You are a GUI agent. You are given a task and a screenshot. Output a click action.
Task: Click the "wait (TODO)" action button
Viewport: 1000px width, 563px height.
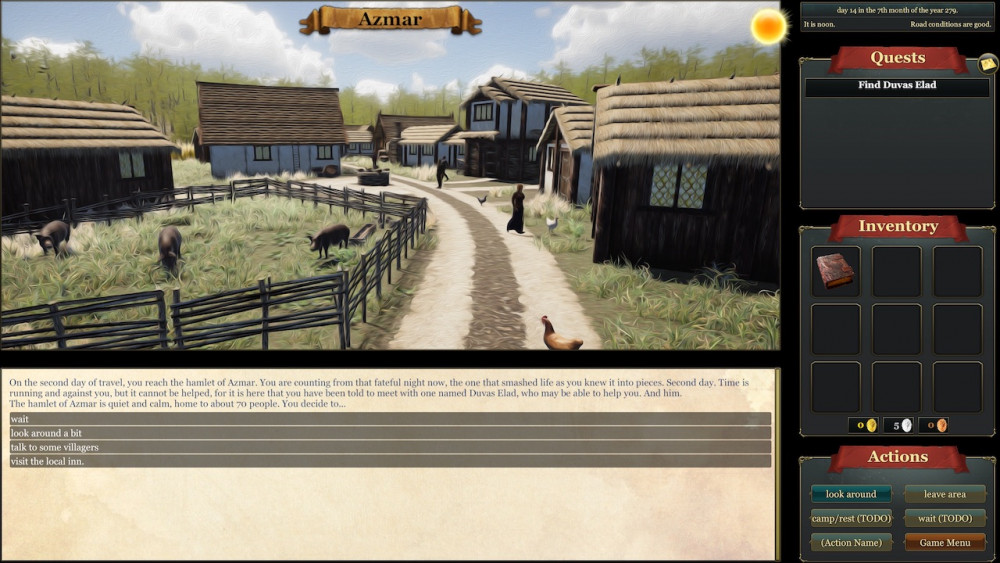[x=944, y=518]
